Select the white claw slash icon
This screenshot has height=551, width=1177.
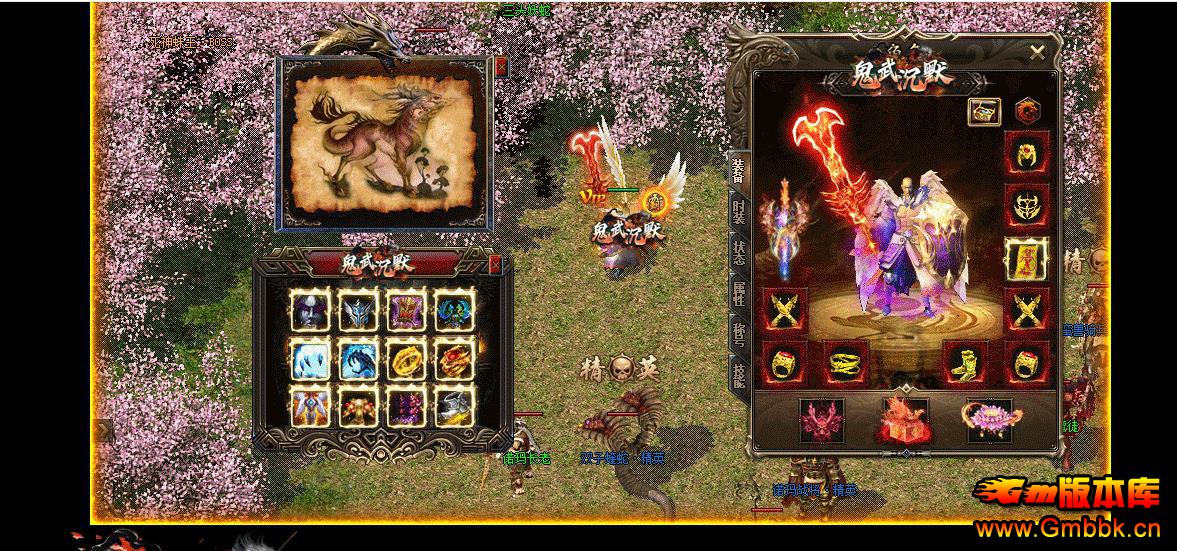tap(310, 358)
